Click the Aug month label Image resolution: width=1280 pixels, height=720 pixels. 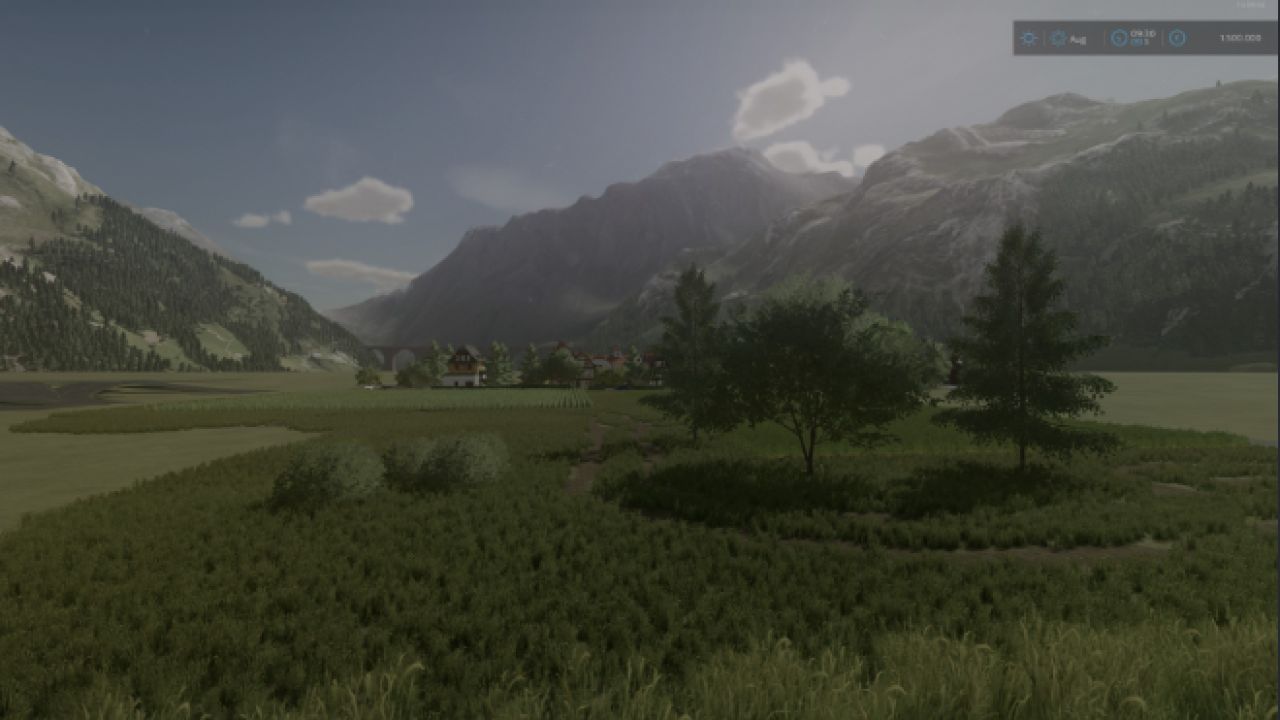(1077, 39)
